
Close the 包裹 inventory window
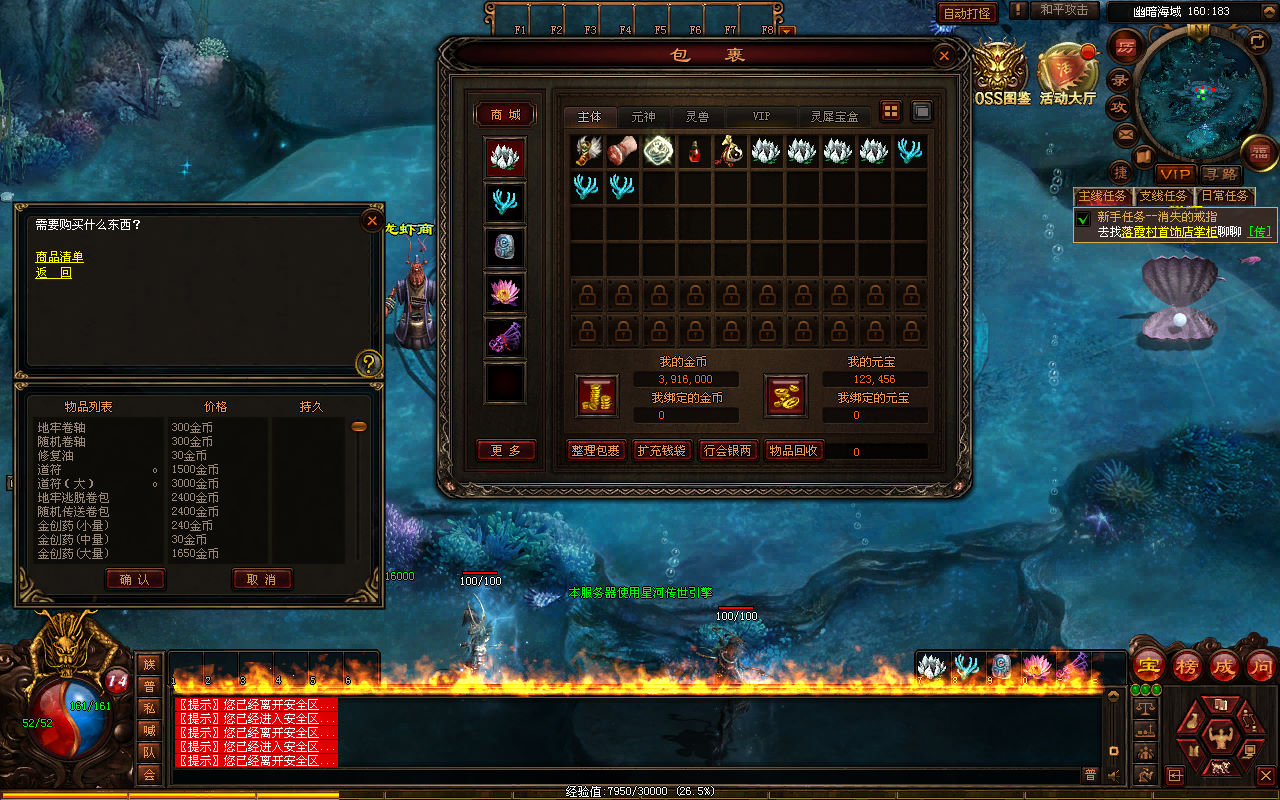pos(943,56)
